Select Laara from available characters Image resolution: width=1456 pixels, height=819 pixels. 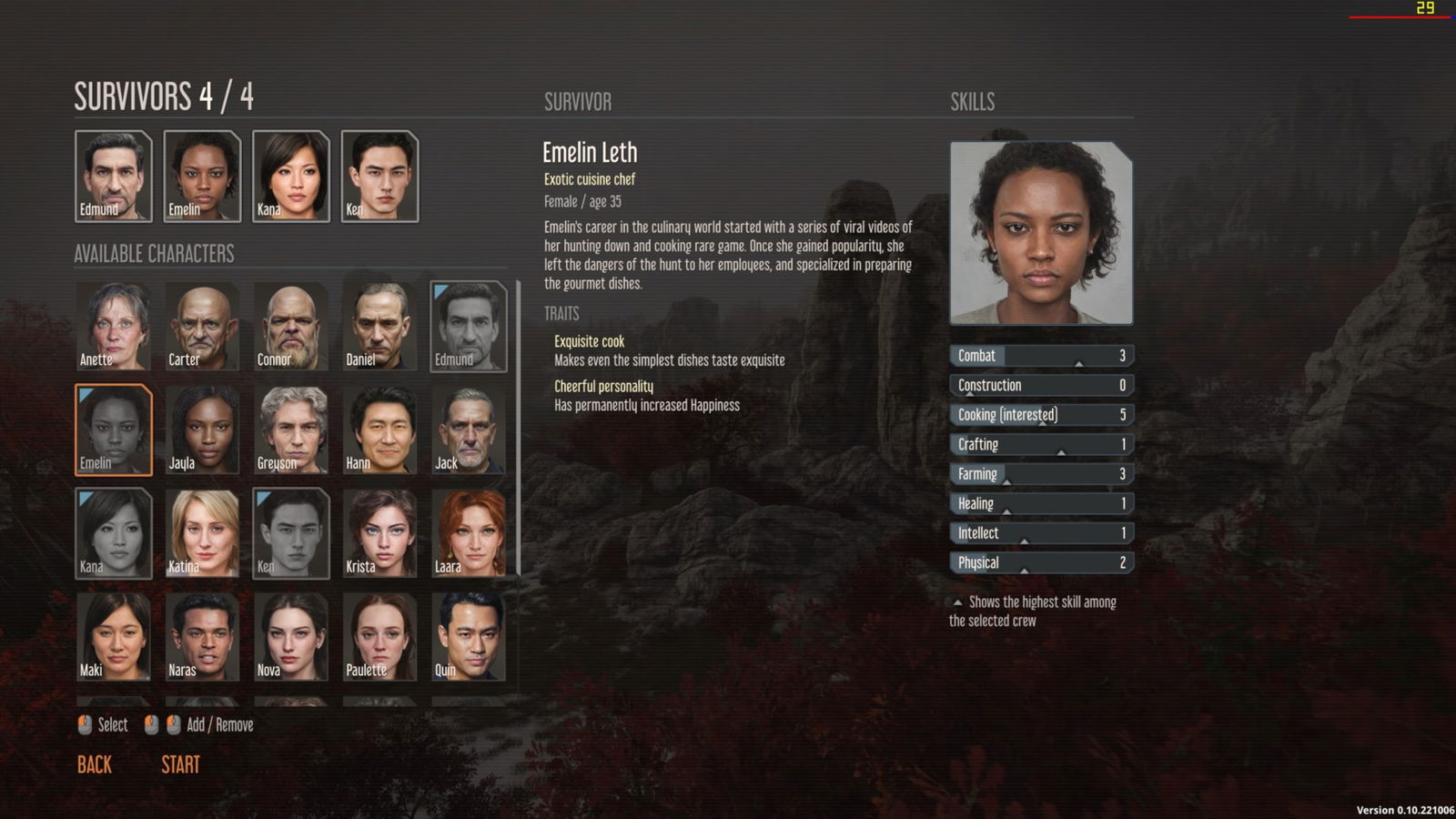click(469, 532)
